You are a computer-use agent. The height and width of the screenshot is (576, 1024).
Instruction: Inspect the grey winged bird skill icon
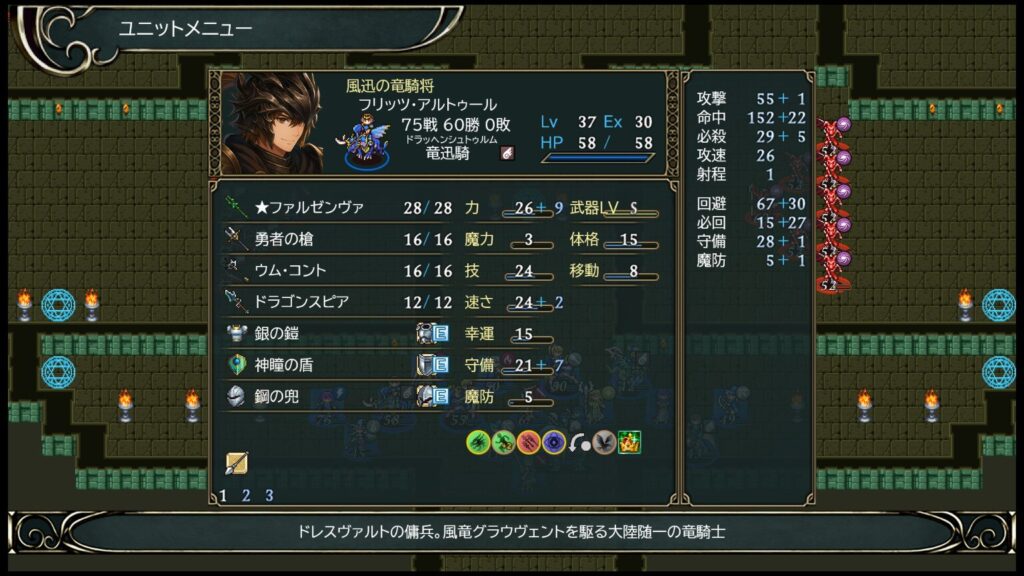click(x=604, y=441)
